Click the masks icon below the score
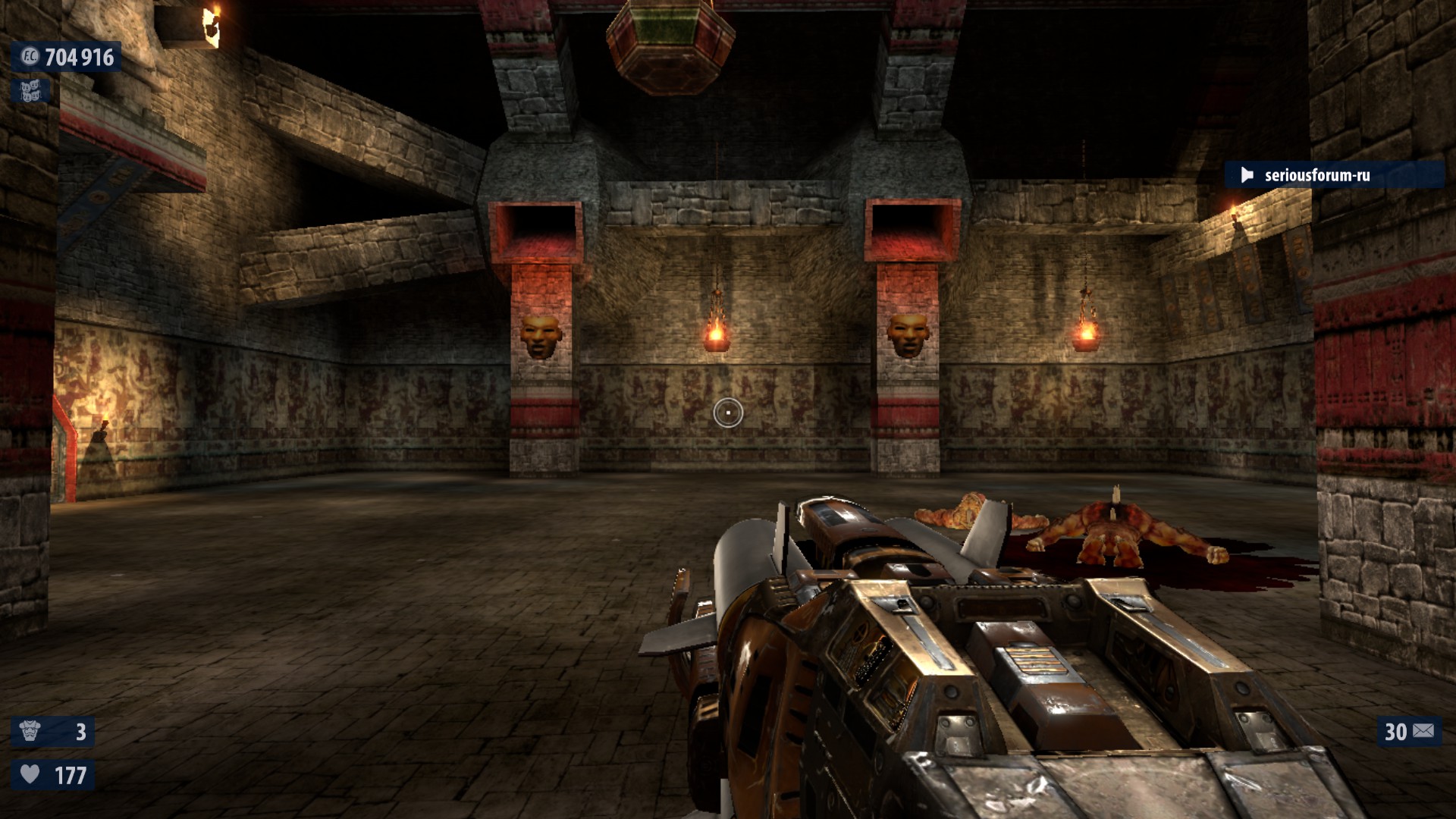The image size is (1456, 819). (30, 92)
